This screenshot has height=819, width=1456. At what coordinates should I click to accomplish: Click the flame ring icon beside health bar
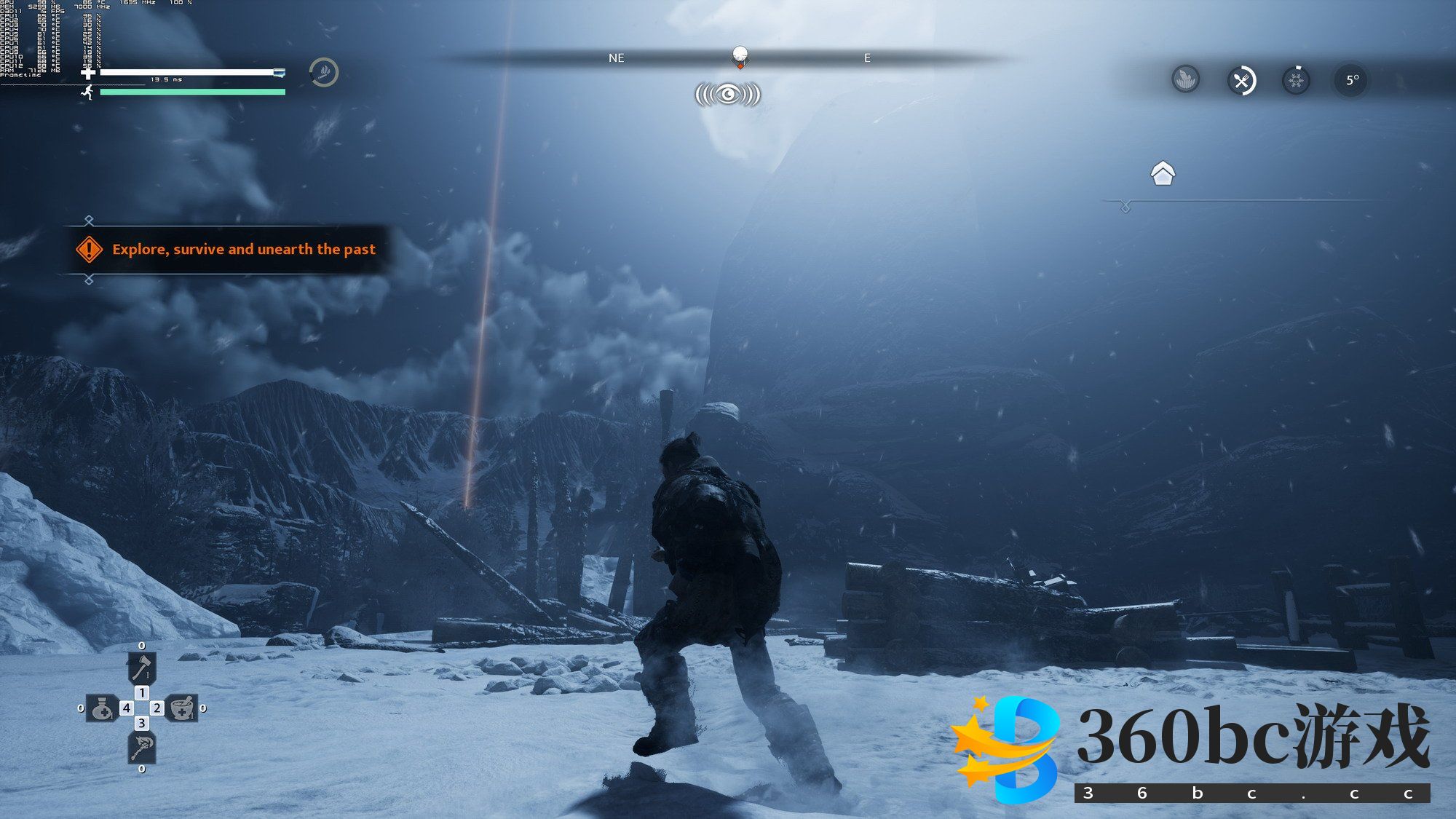[x=324, y=72]
